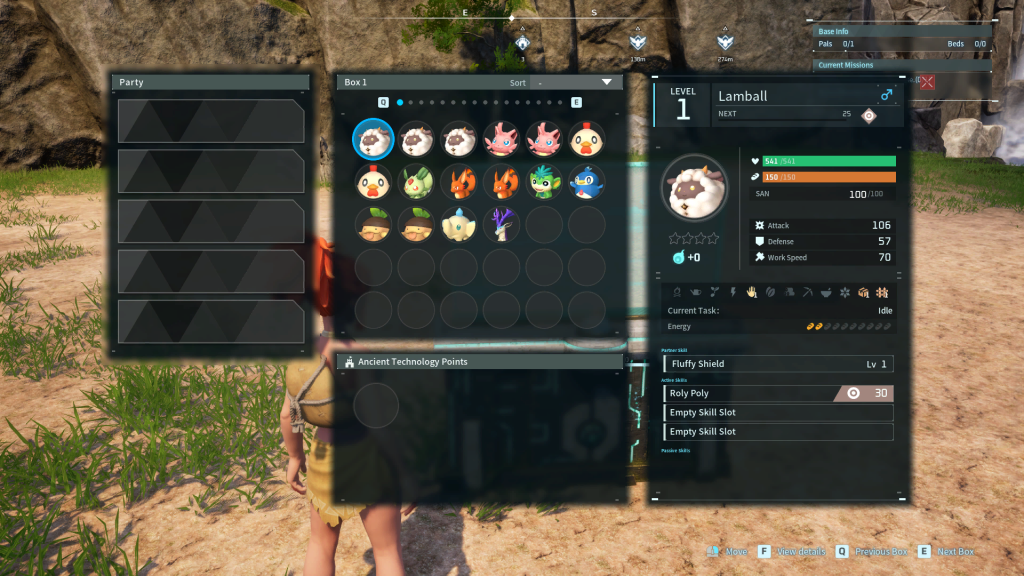The width and height of the screenshot is (1024, 576).
Task: Select the blue penguin Pengullet pal
Action: pos(587,182)
